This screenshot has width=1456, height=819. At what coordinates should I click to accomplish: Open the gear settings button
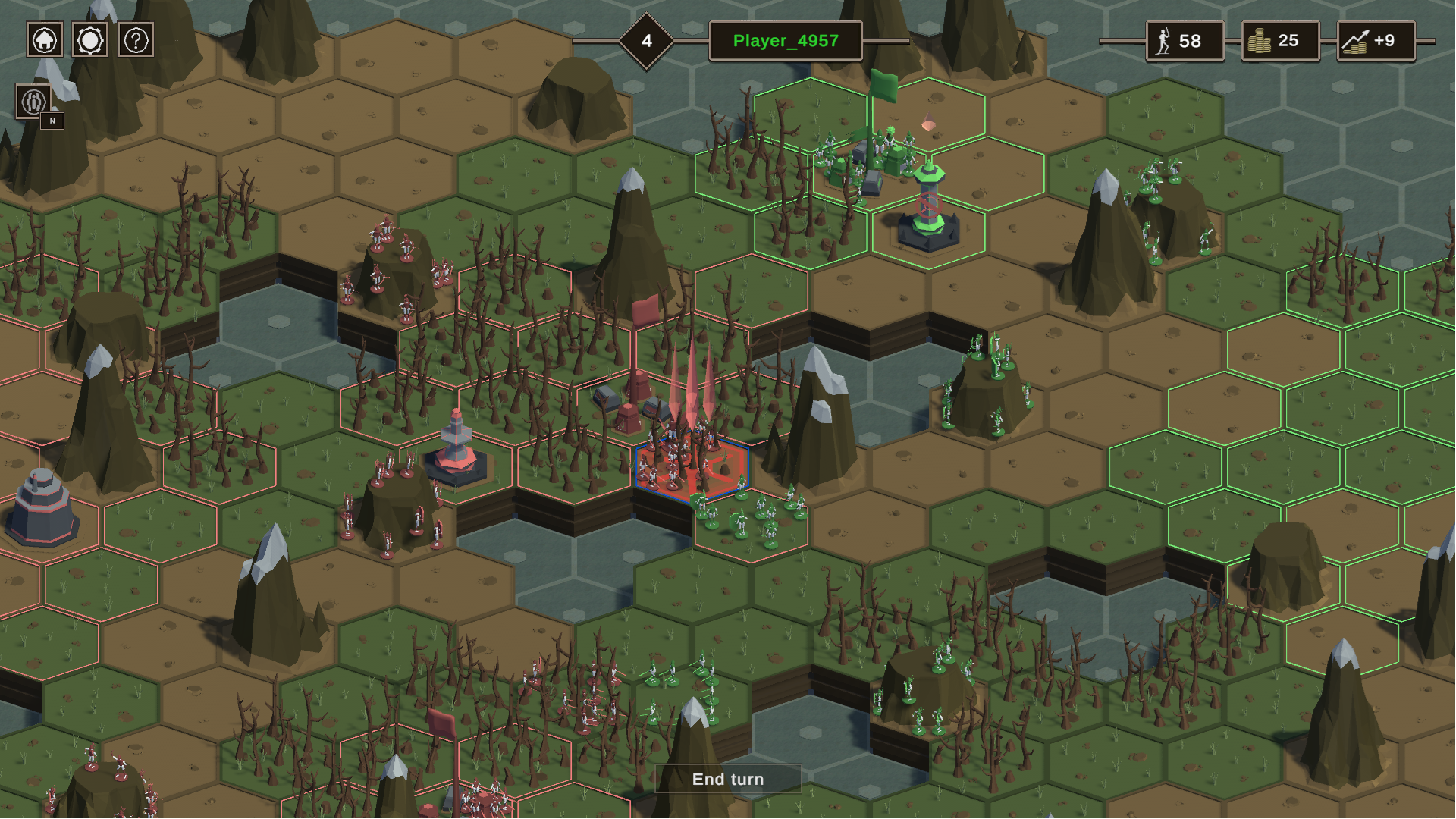[90, 40]
